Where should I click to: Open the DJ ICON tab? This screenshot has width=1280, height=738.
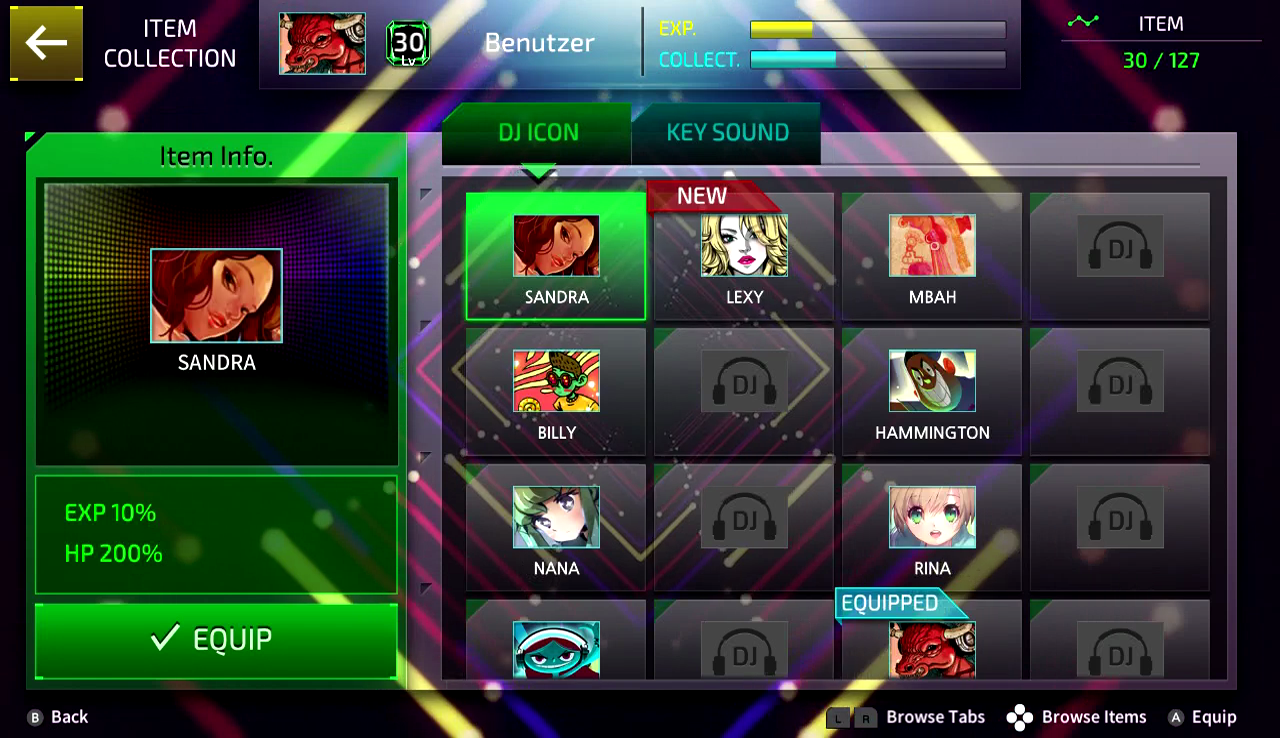[539, 132]
